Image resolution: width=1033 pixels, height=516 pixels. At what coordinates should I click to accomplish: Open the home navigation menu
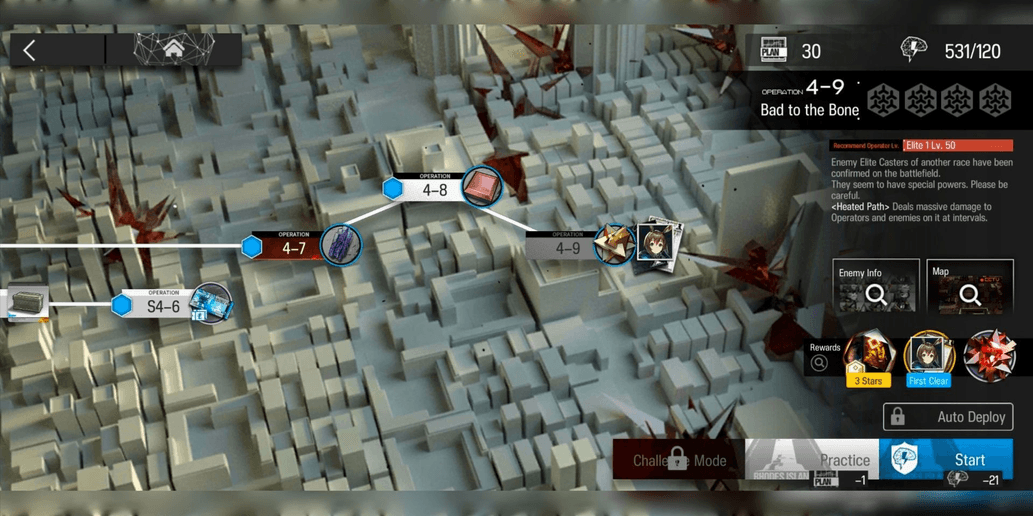174,49
